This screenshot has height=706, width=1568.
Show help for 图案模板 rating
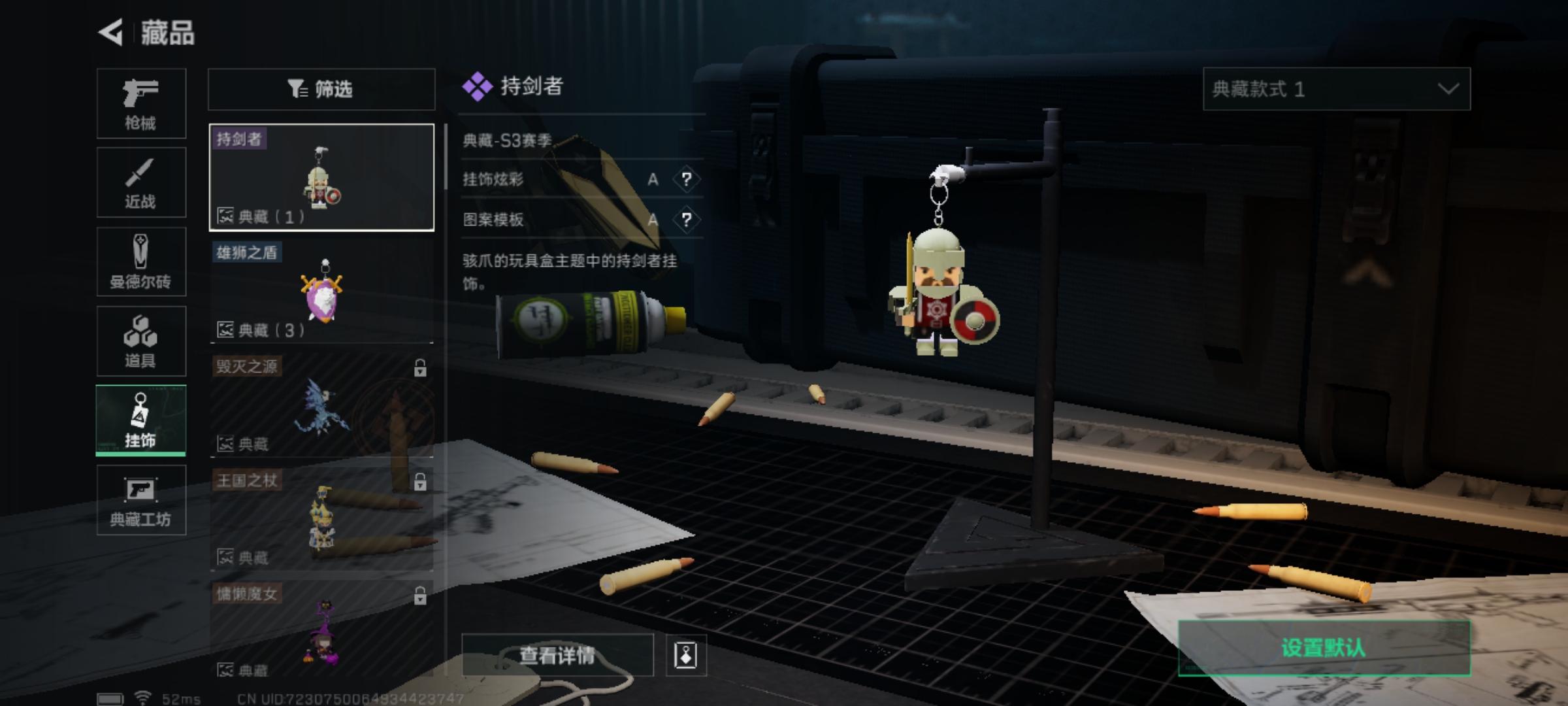[686, 220]
